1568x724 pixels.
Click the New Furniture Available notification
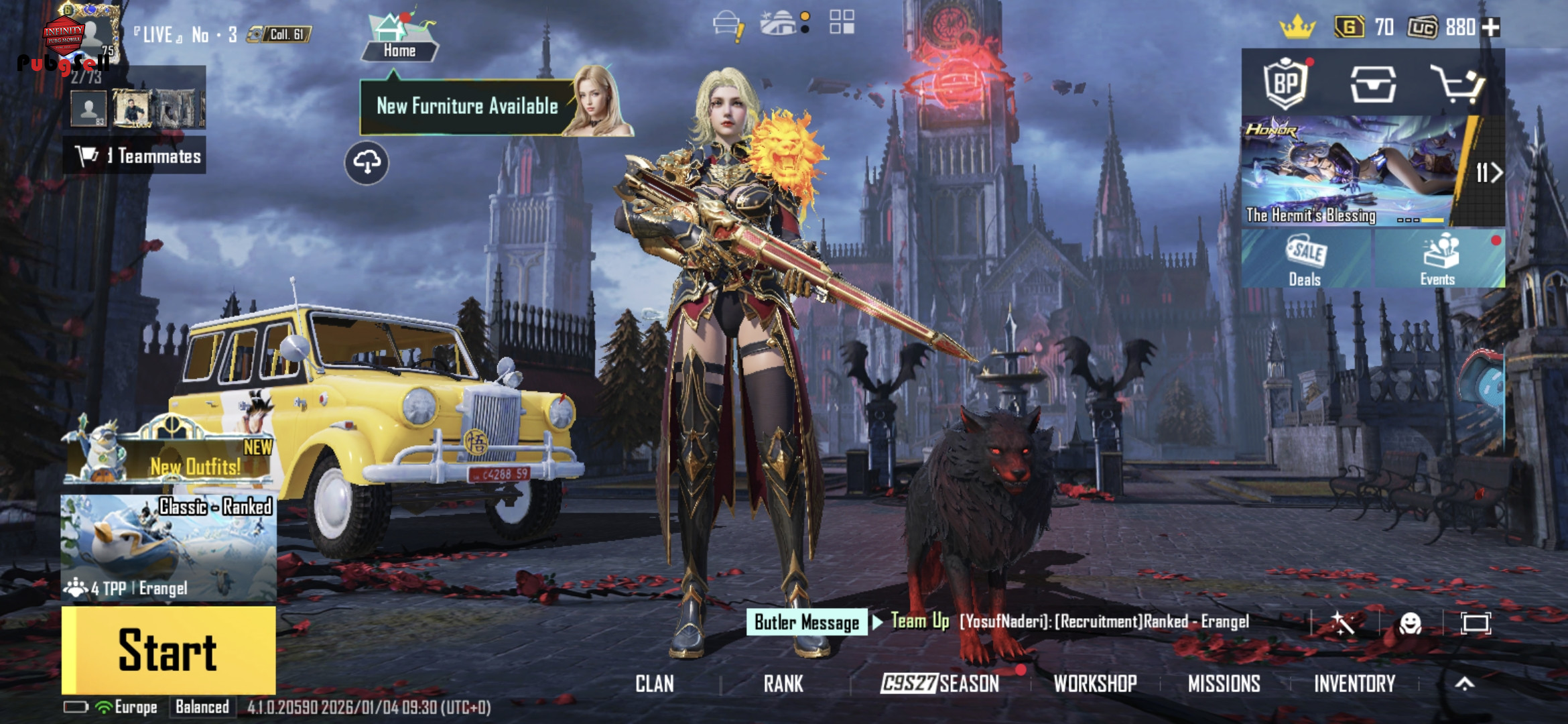click(468, 106)
